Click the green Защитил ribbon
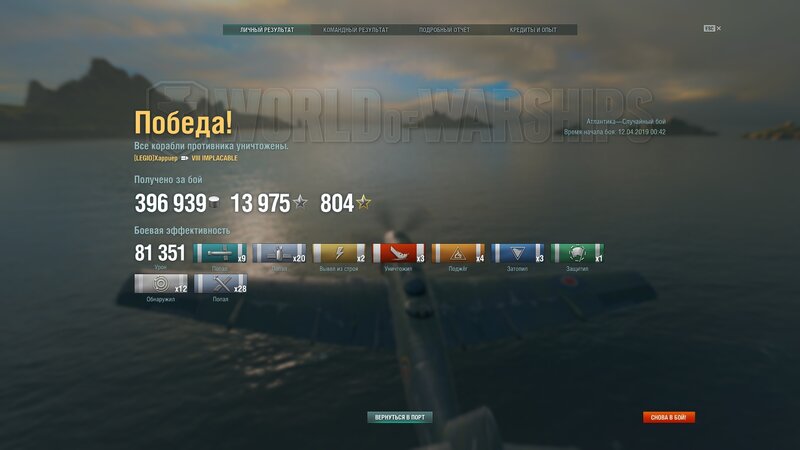 [579, 254]
